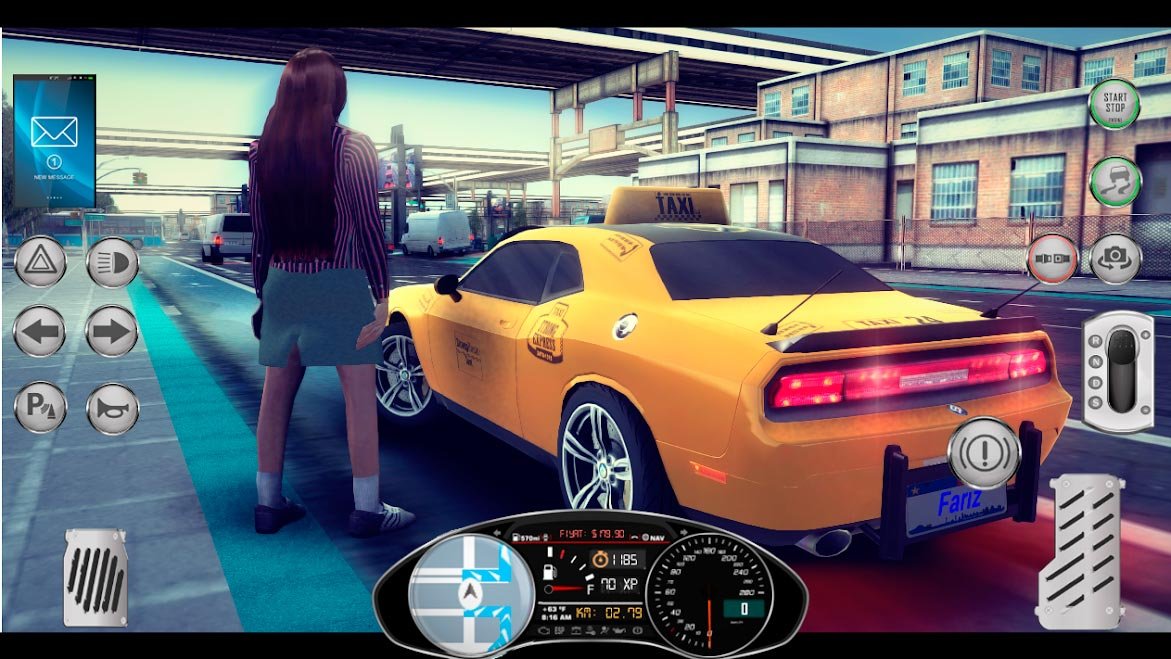This screenshot has height=659, width=1171.
Task: Honk using the horn button
Action: (112, 408)
